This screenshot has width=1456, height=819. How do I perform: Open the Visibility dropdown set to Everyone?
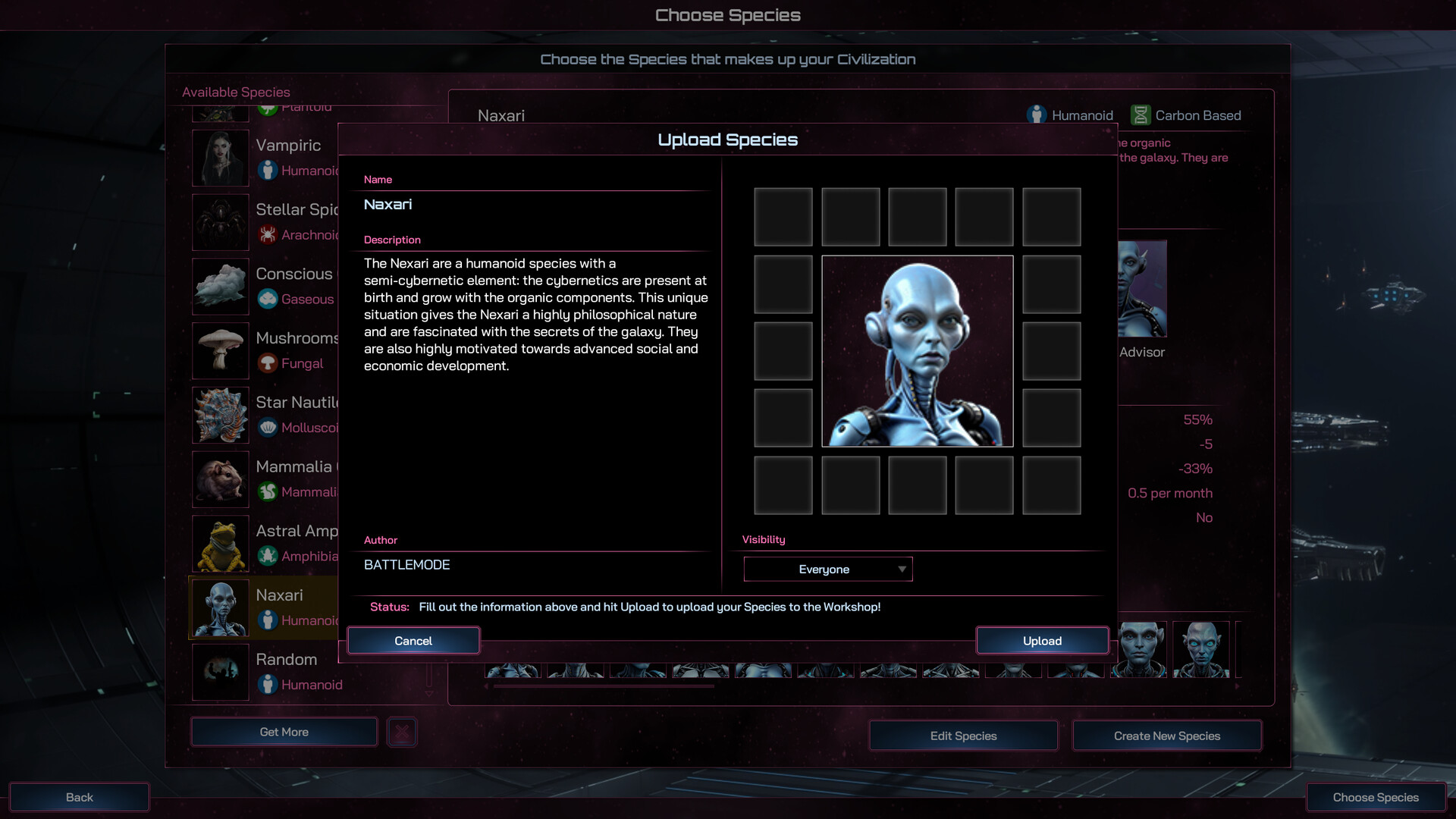827,570
